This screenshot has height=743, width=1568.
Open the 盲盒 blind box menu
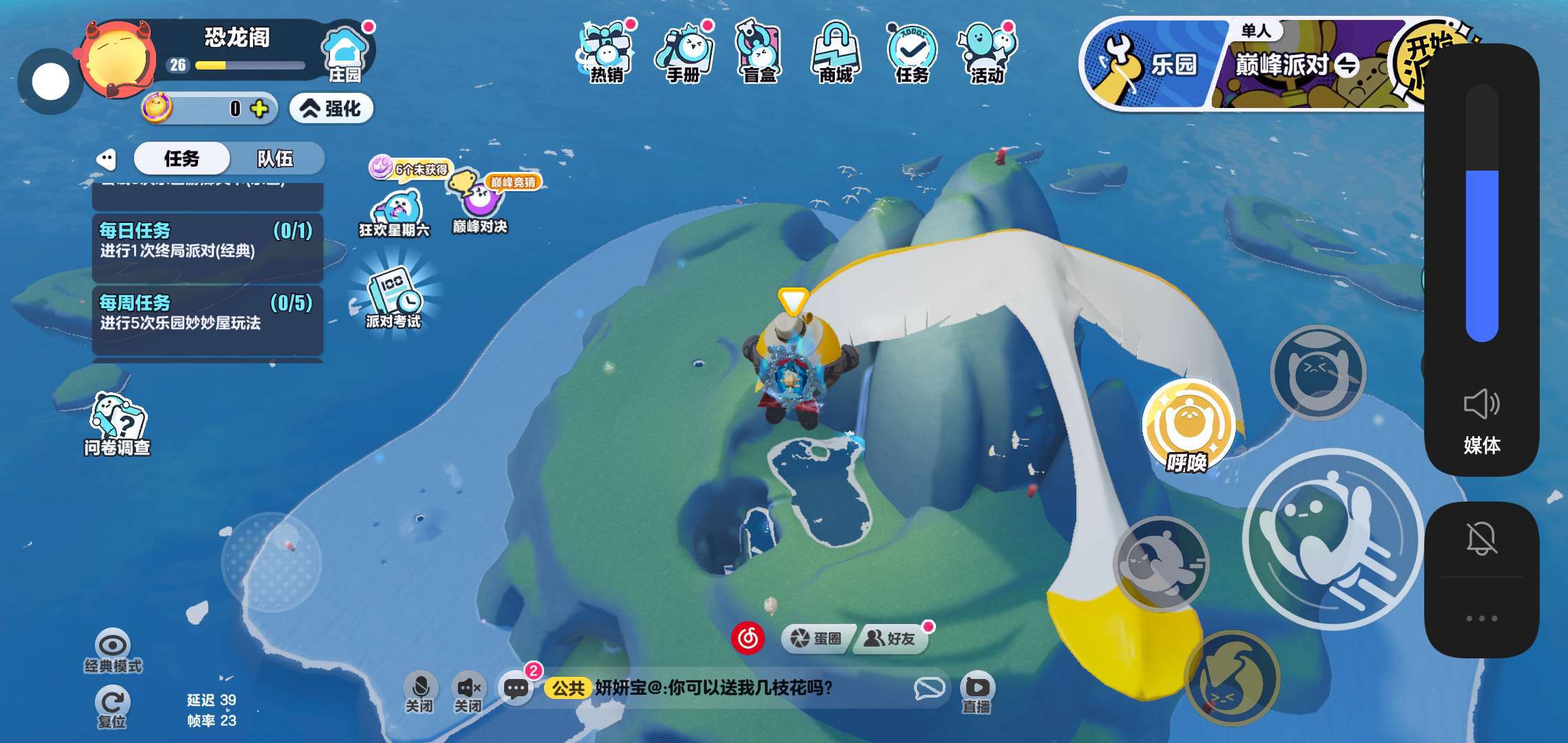[759, 53]
